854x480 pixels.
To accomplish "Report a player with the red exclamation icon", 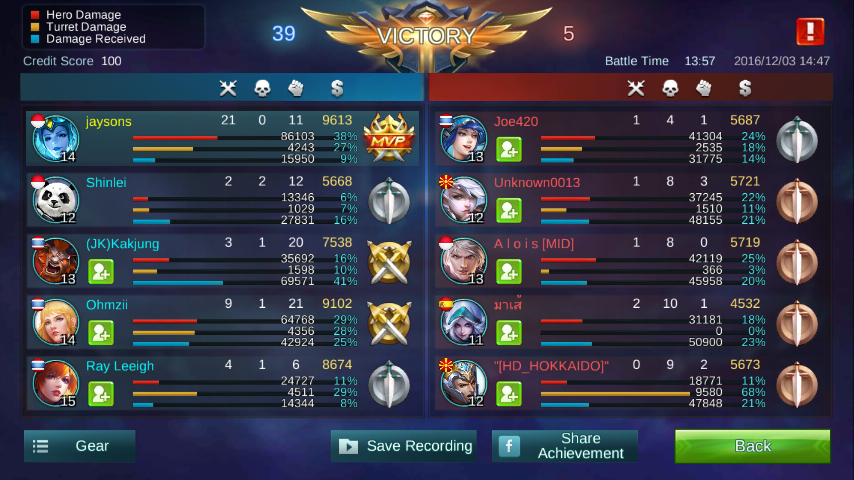I will click(809, 32).
